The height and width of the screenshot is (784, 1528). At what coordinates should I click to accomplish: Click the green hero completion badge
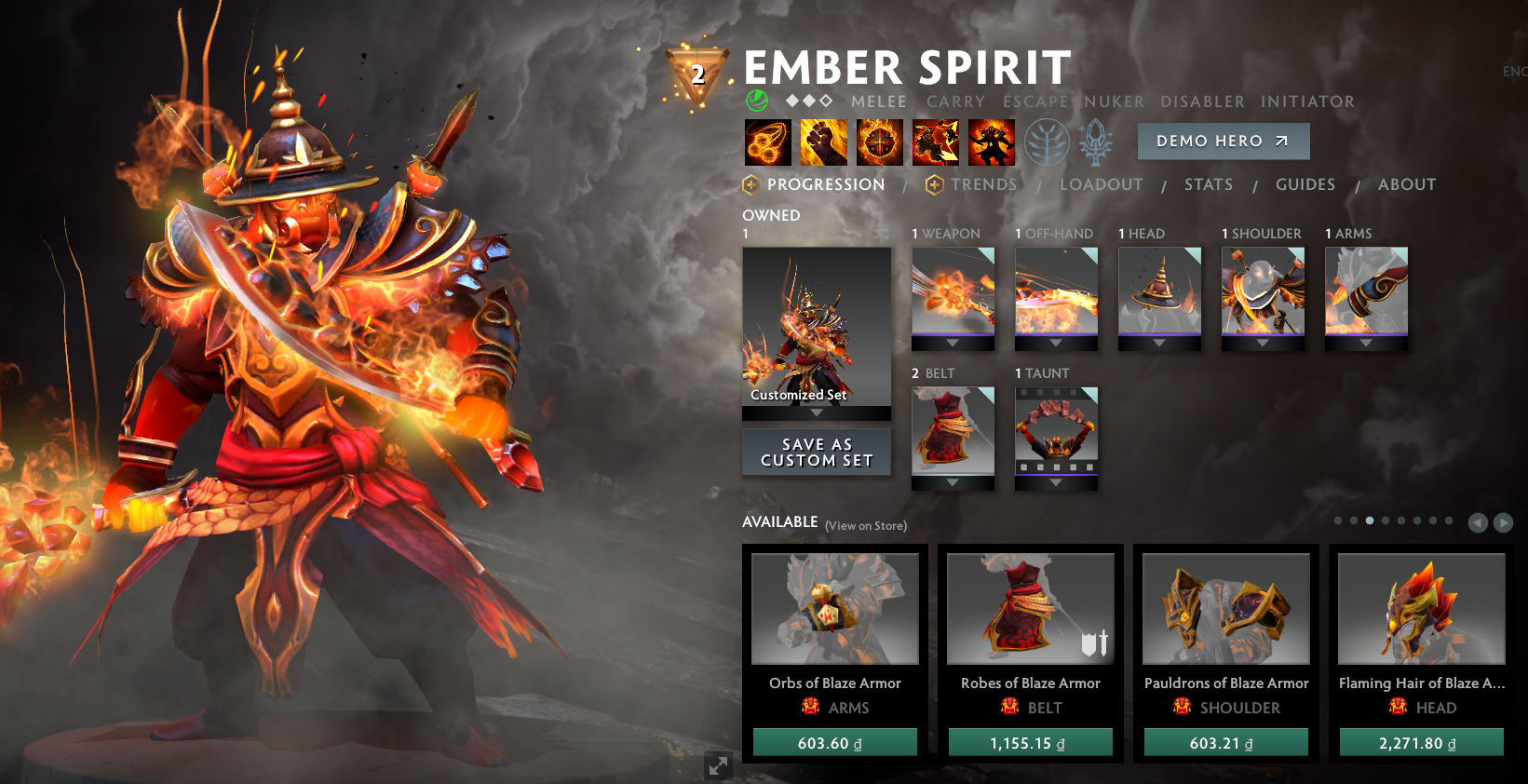point(755,100)
